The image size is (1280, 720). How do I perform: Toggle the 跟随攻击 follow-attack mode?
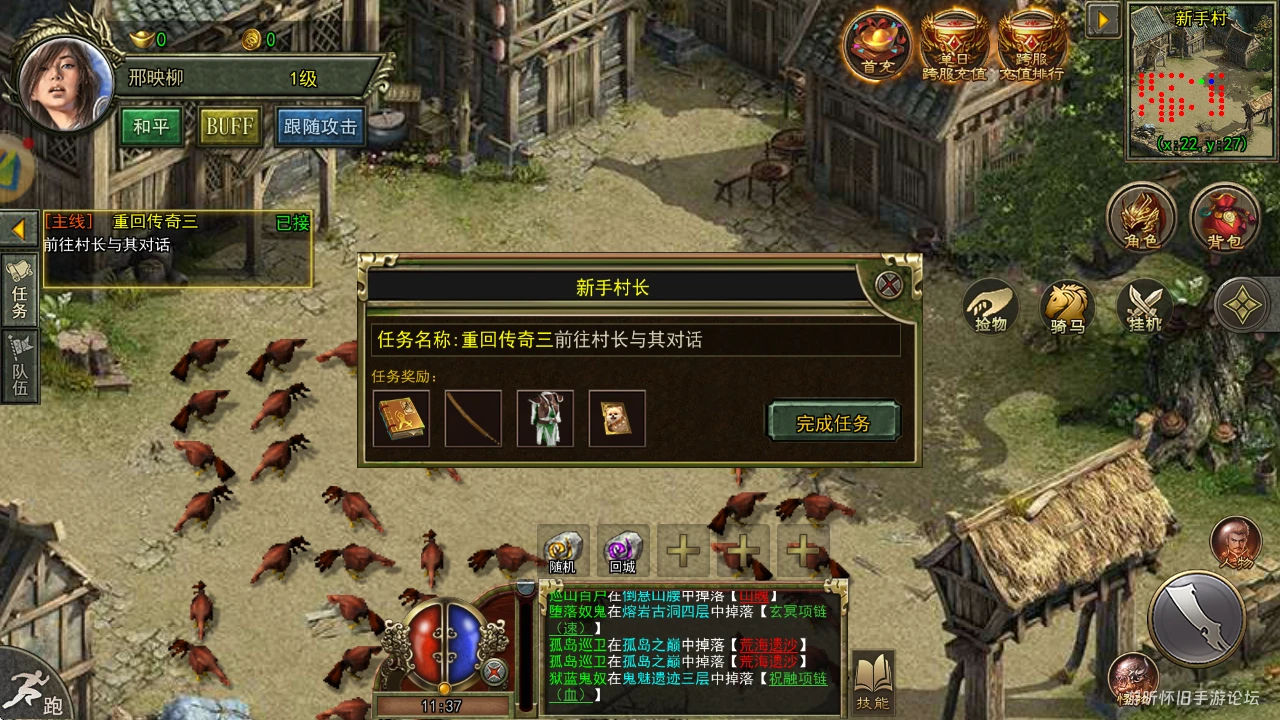coord(319,128)
